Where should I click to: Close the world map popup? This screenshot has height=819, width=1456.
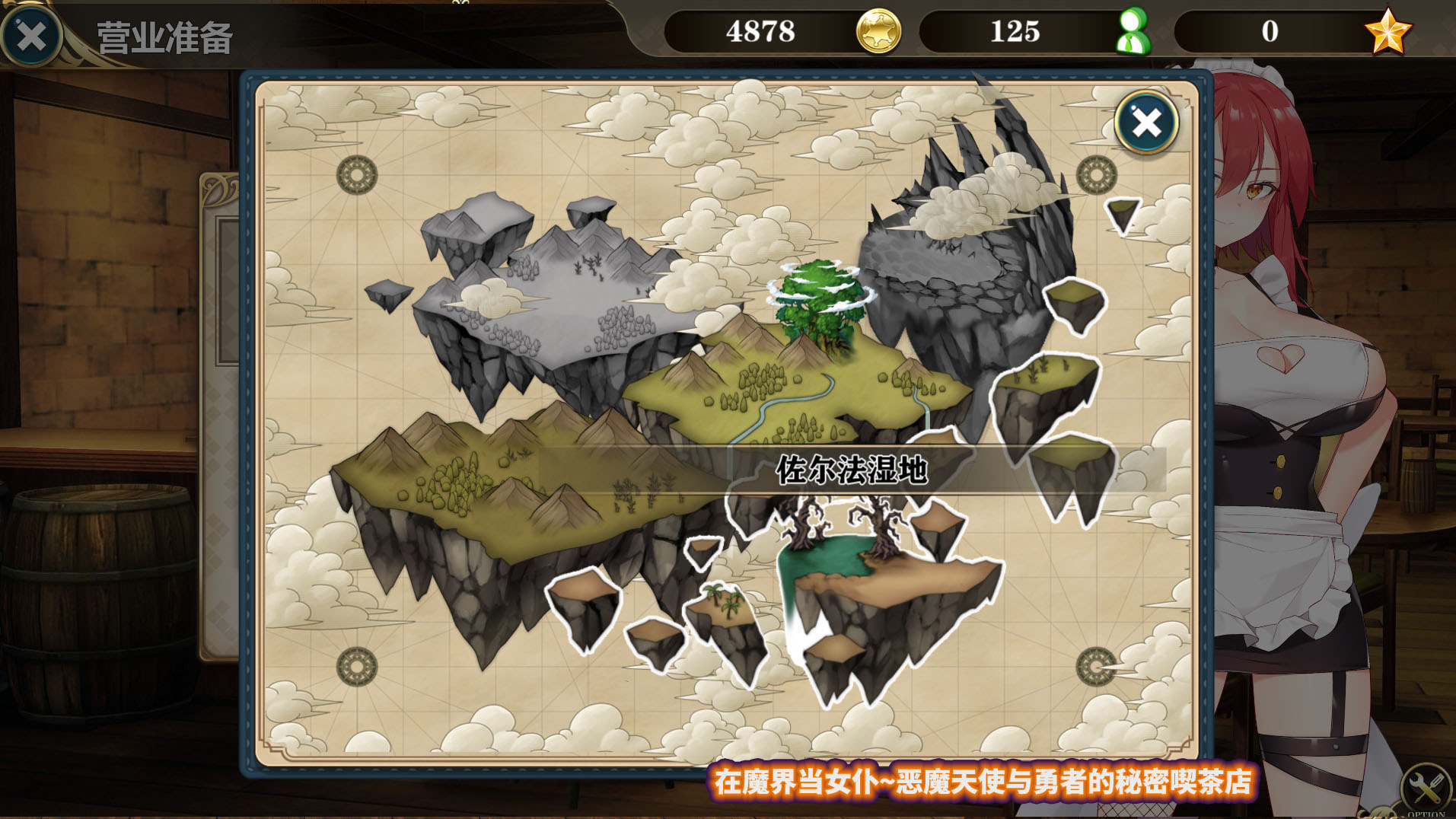1146,123
